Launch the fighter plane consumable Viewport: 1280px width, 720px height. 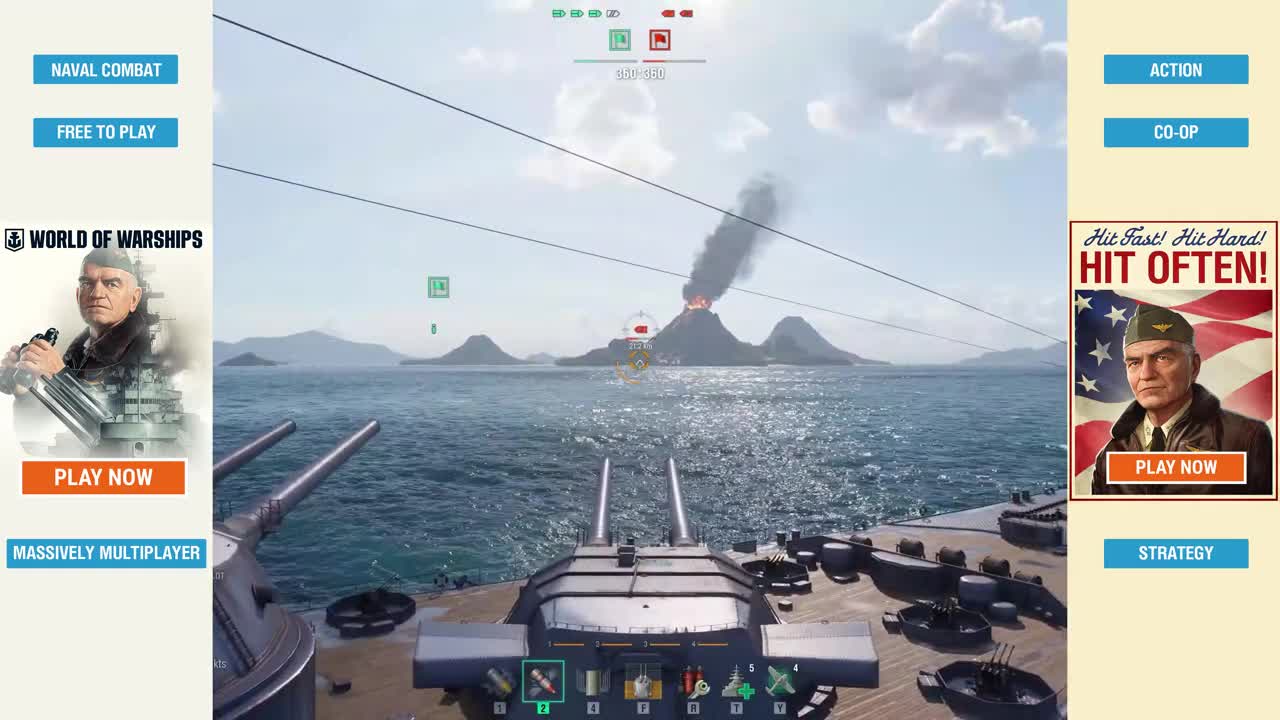pyautogui.click(x=780, y=682)
